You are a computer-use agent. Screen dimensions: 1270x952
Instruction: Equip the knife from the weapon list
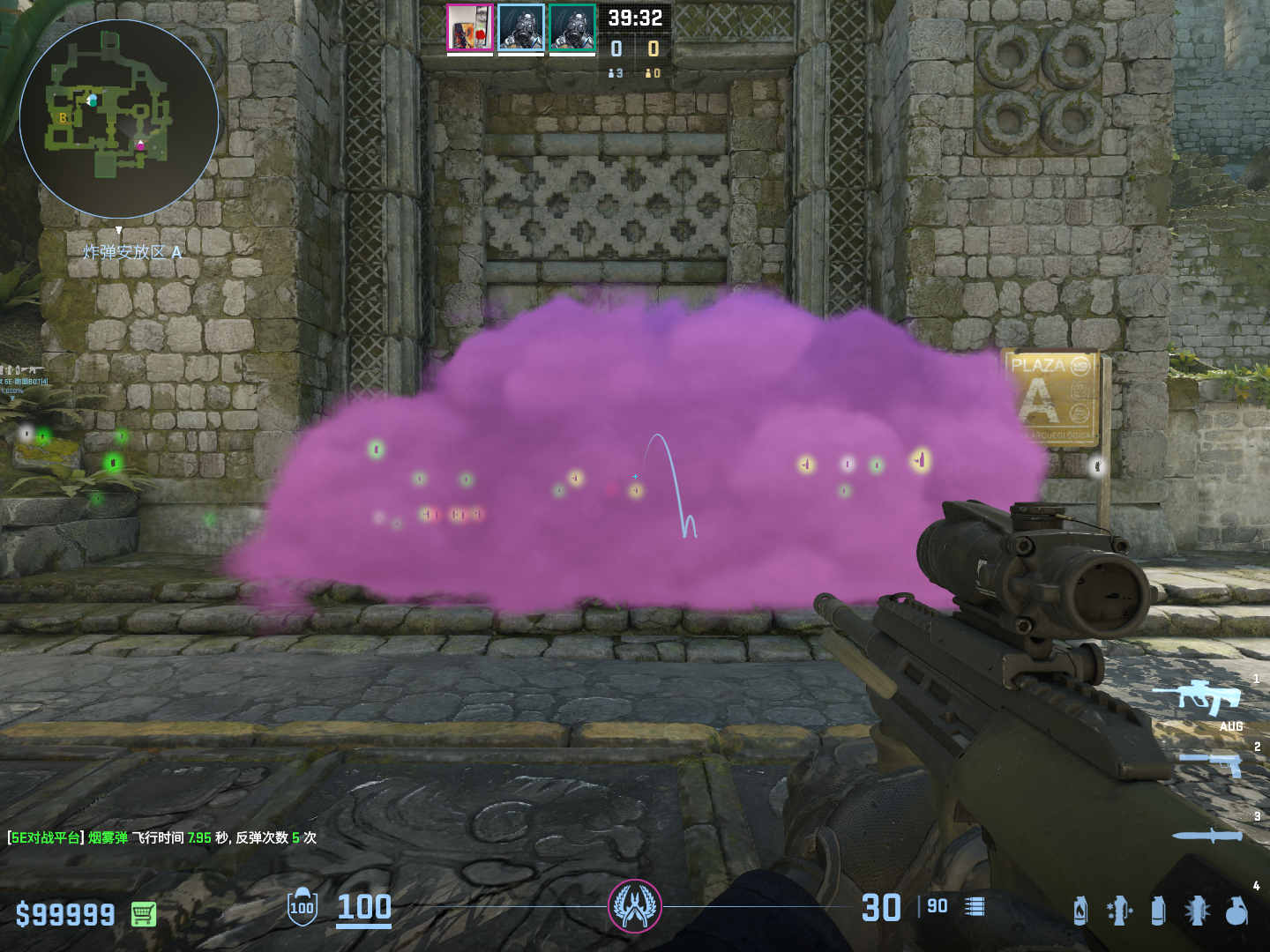coord(1206,836)
